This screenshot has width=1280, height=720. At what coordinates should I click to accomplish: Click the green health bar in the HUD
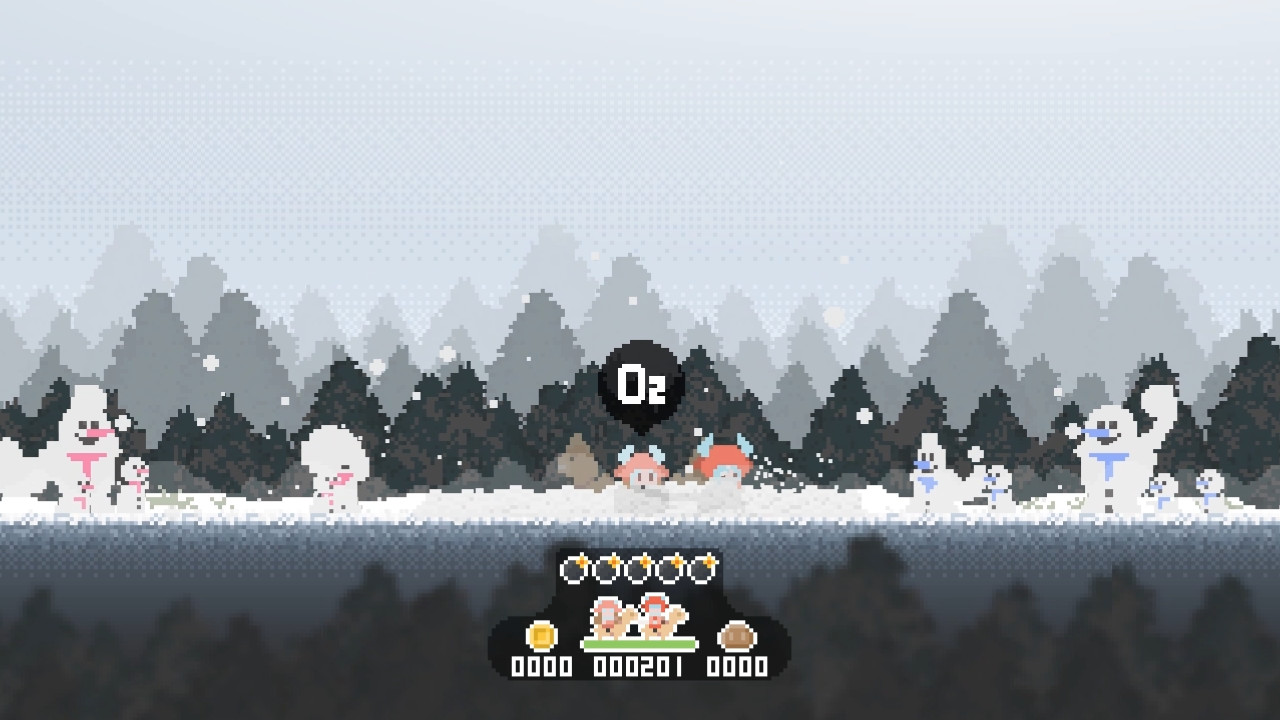(x=640, y=644)
